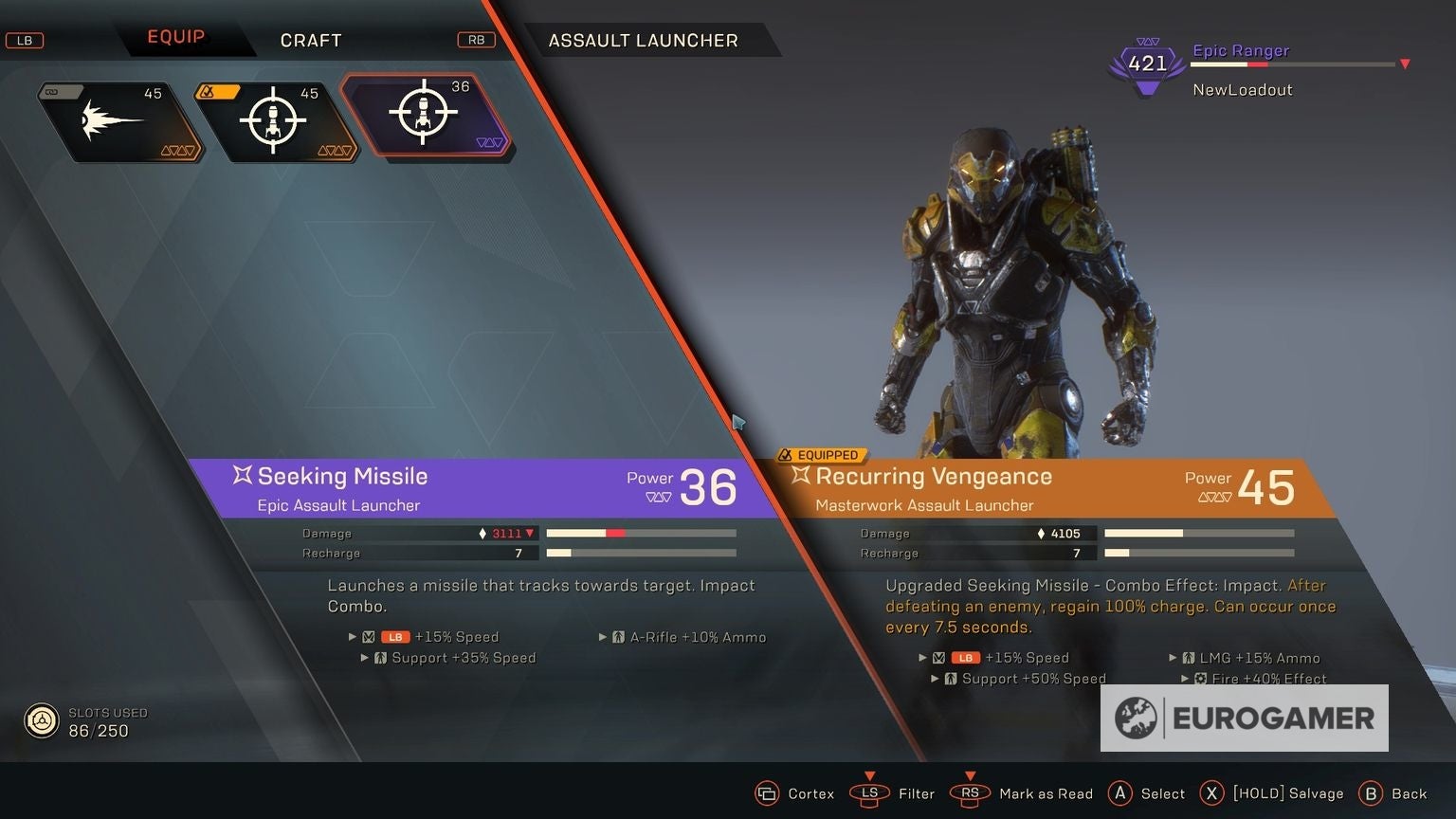The width and height of the screenshot is (1456, 819).
Task: Click the Slots Used circular icon
Action: pyautogui.click(x=42, y=721)
